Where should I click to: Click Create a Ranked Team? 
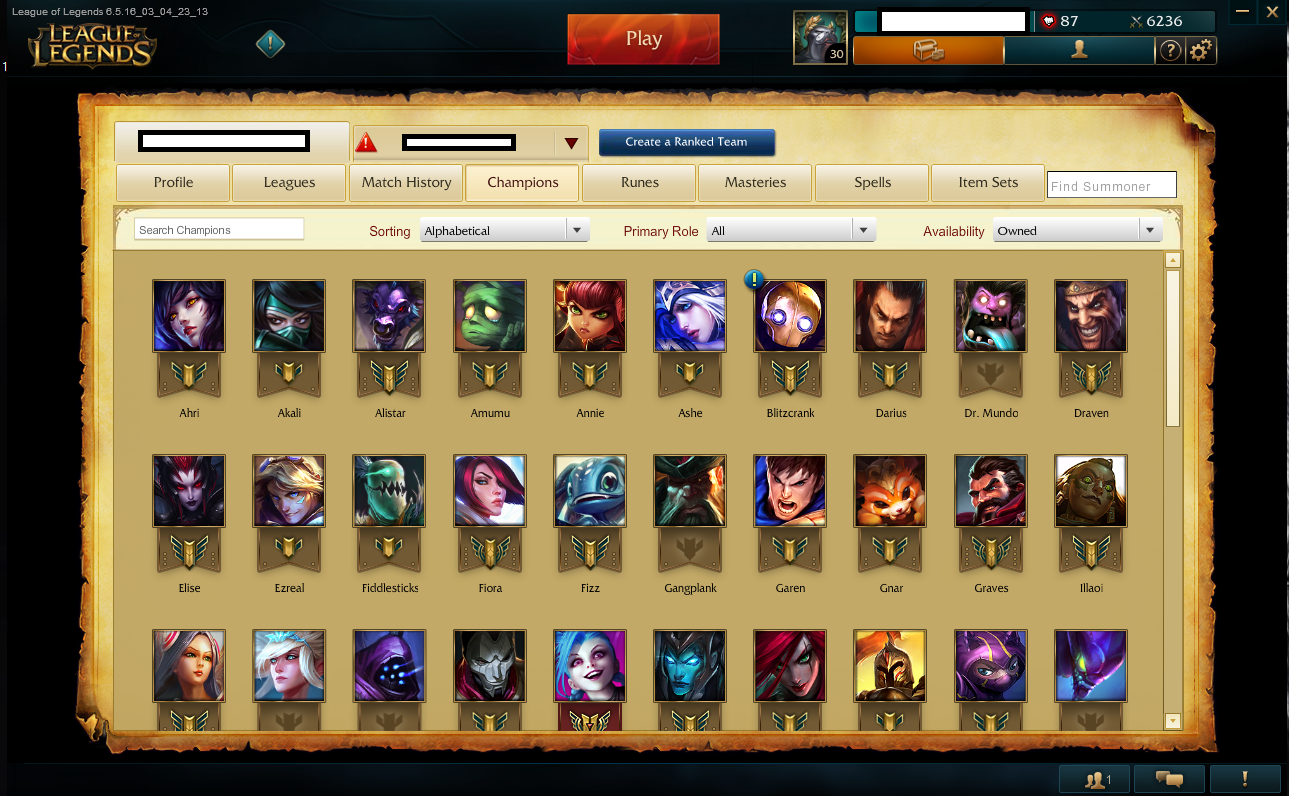point(686,142)
